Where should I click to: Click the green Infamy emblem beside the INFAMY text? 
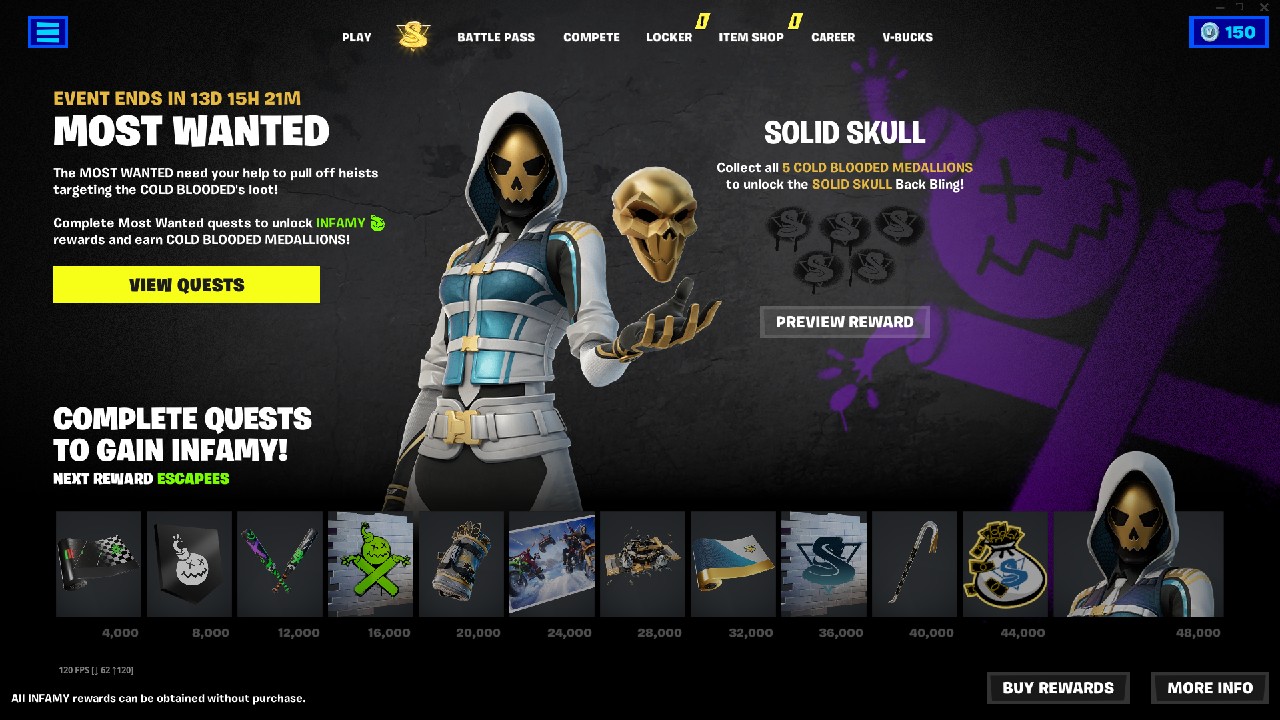[376, 224]
